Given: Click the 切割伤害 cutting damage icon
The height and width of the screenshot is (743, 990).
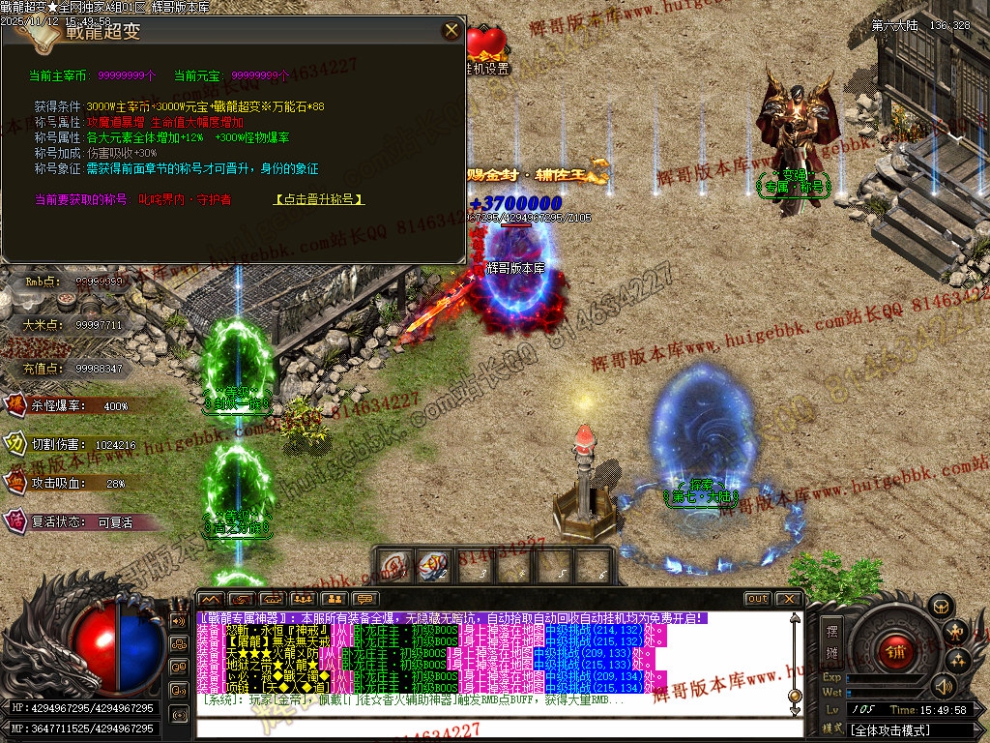Looking at the screenshot, I should click(x=17, y=444).
